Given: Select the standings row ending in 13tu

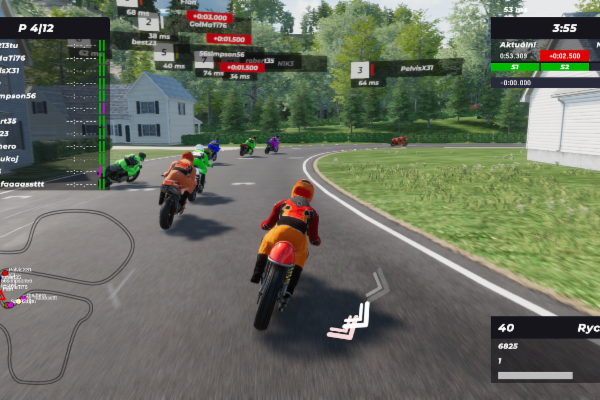Looking at the screenshot, I should tap(52, 46).
